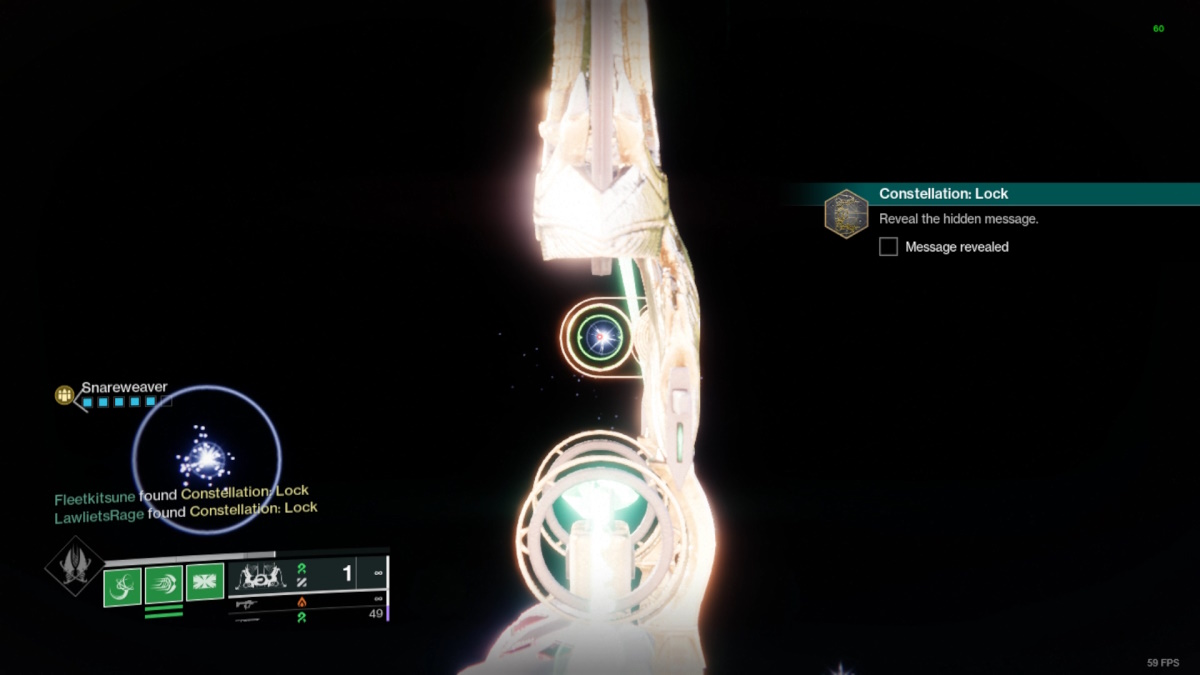Switch to the second weapon in the list
This screenshot has width=1200, height=675.
[x=306, y=602]
